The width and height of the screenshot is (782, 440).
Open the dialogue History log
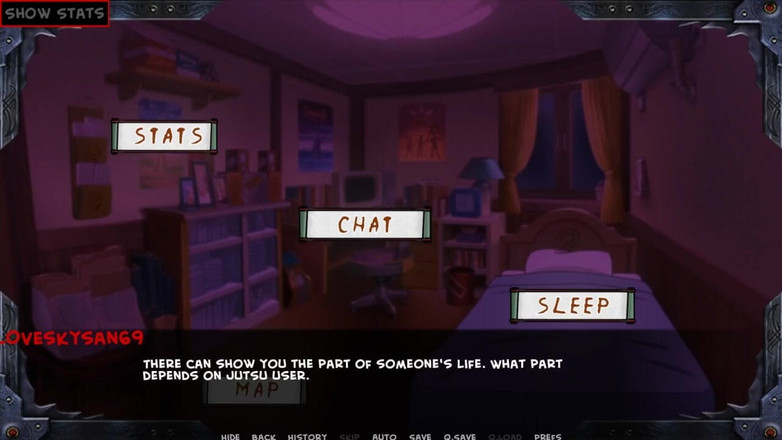(307, 436)
